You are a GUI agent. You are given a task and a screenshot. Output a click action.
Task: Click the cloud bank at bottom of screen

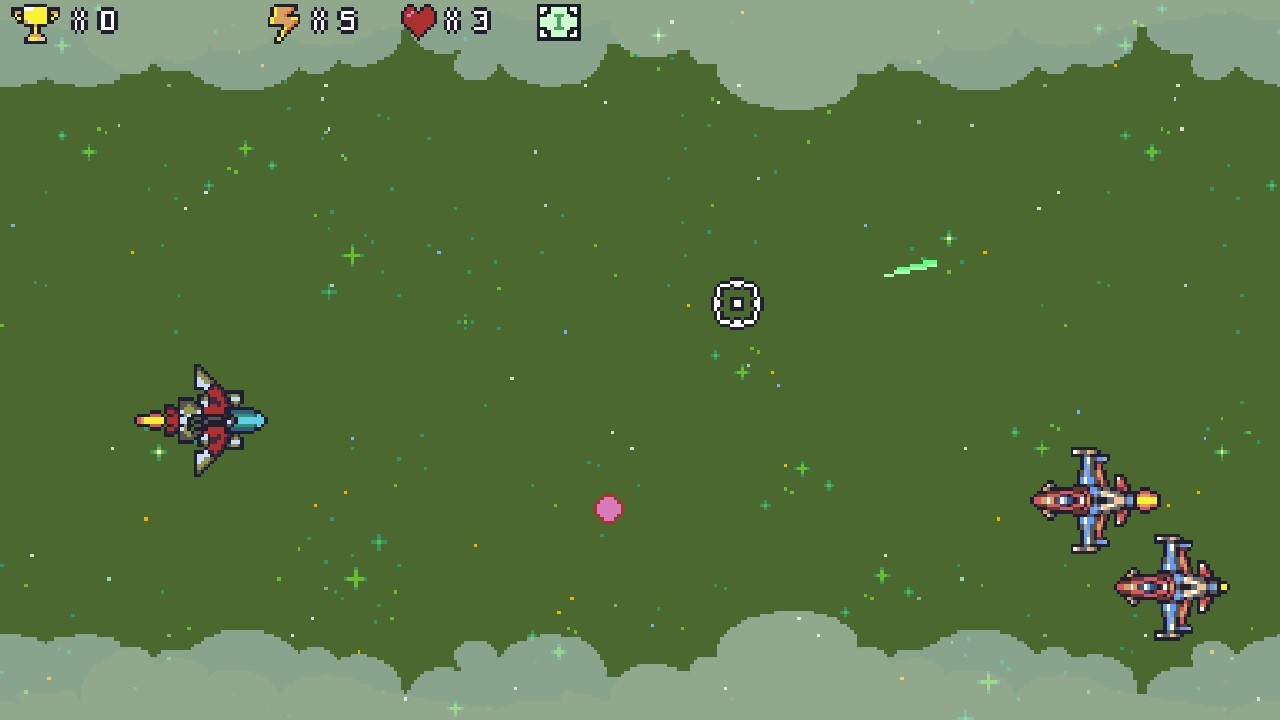(x=640, y=690)
